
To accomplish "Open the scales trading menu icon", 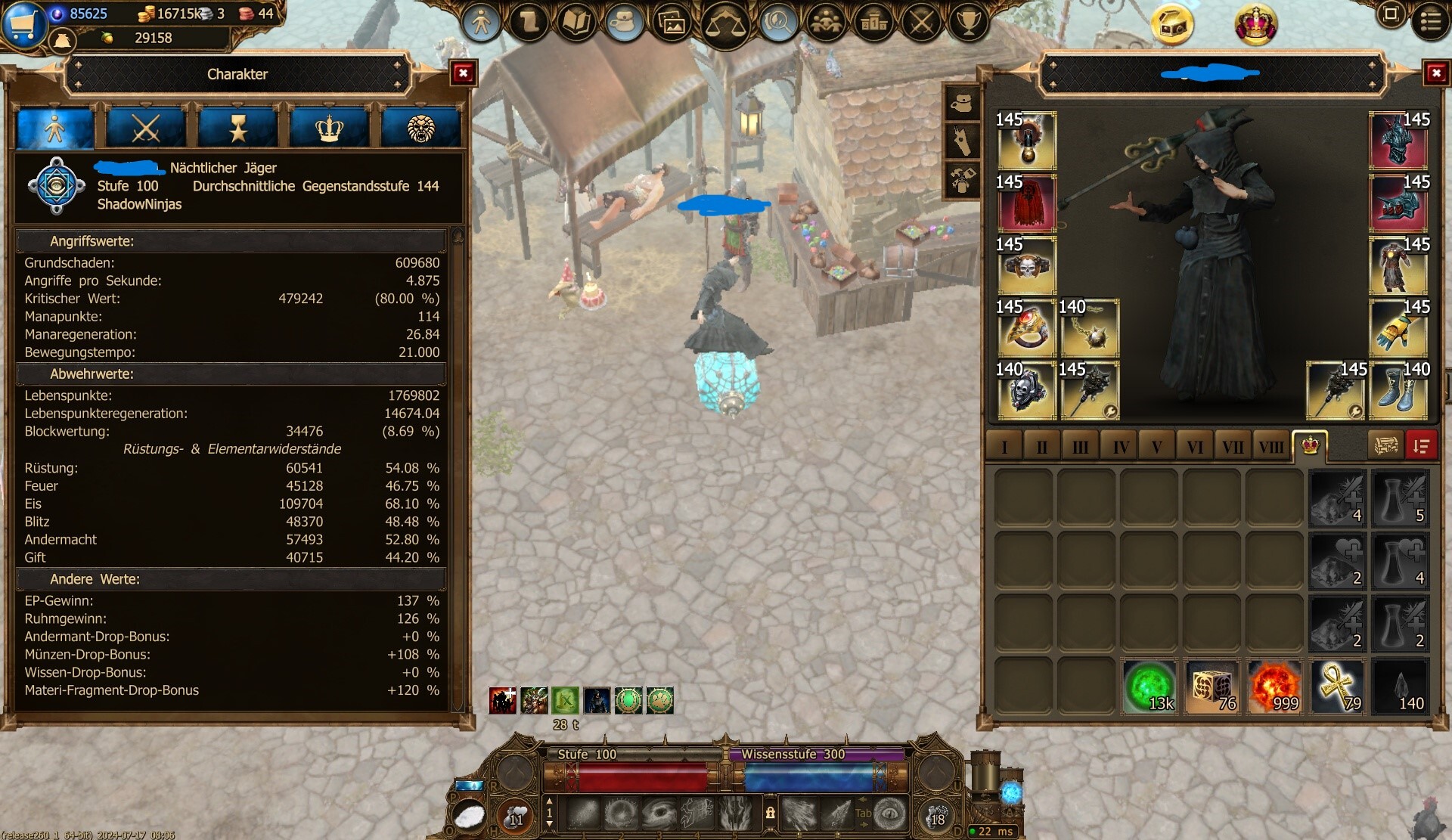I will pos(724,24).
